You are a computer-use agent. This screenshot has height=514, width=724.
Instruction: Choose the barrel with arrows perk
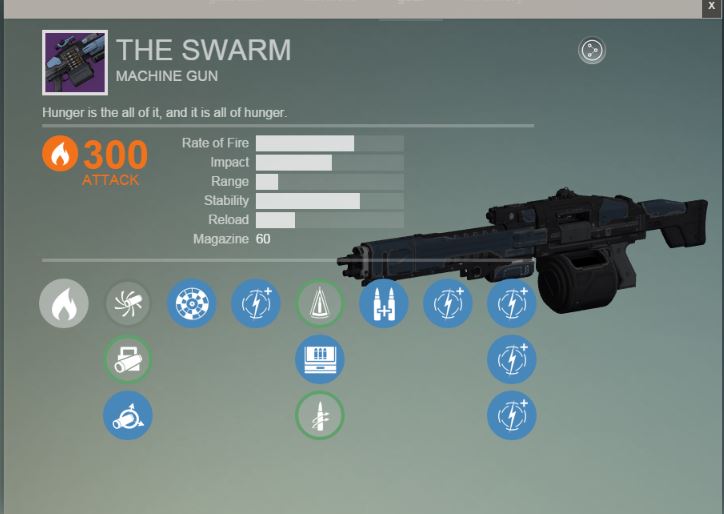[x=128, y=415]
